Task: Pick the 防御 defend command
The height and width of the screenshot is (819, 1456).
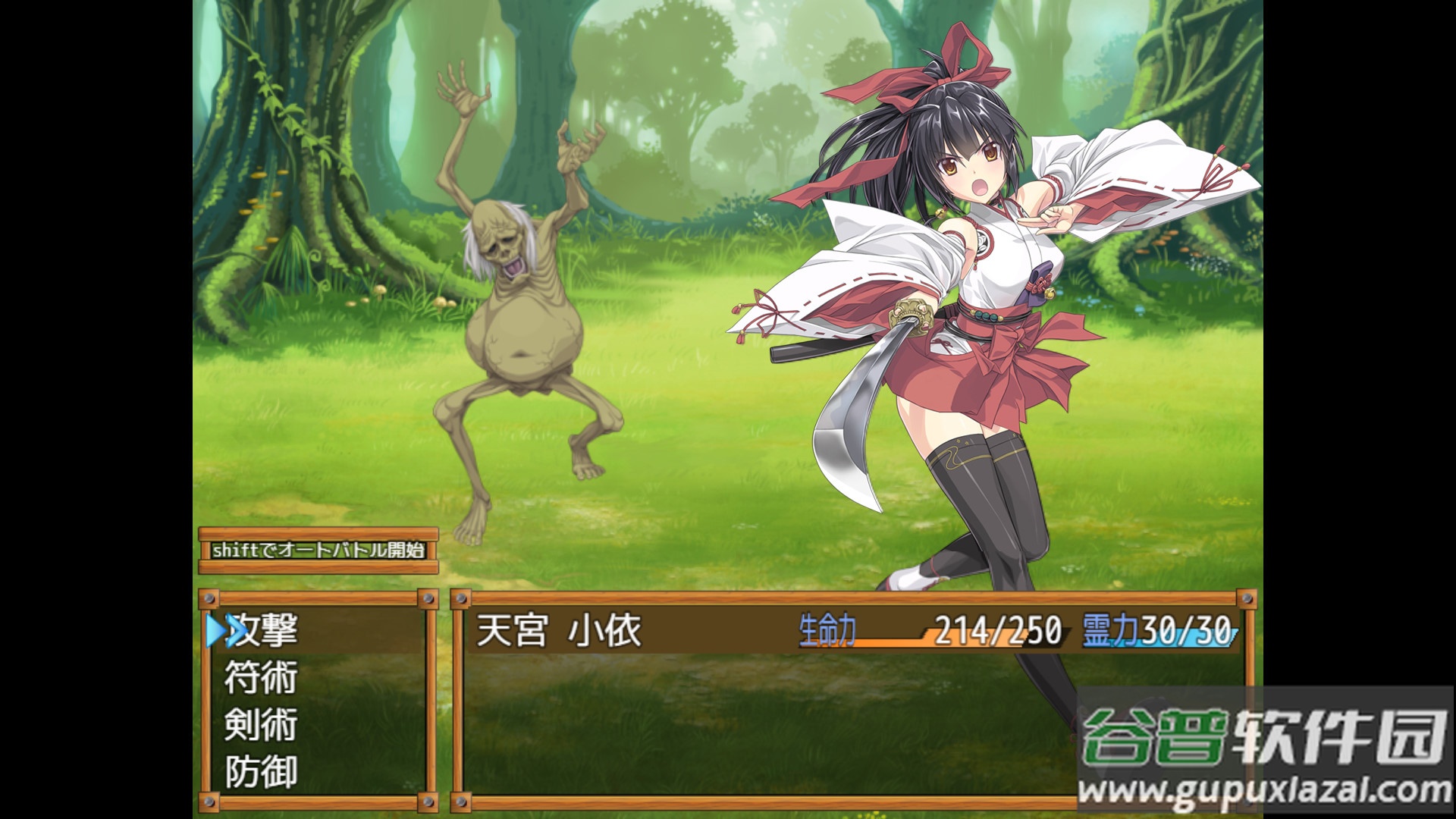Action: tap(261, 772)
